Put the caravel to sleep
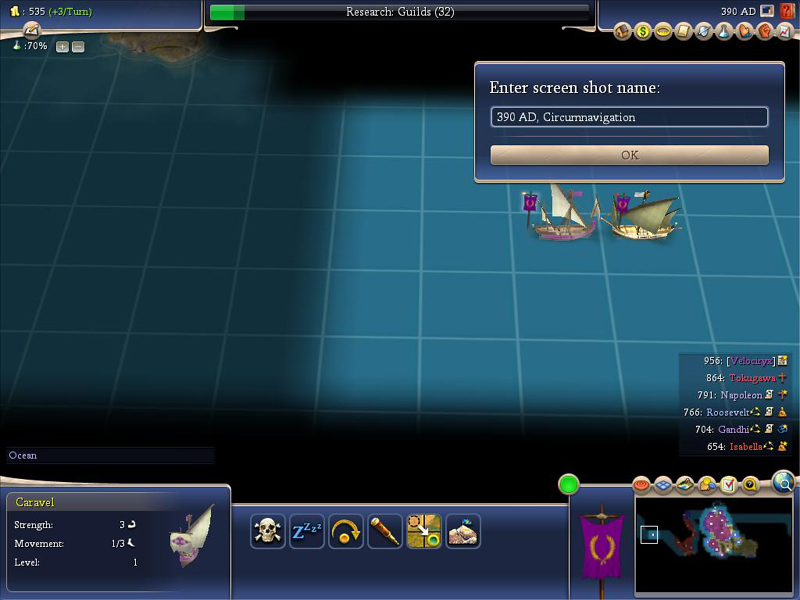 tap(307, 531)
